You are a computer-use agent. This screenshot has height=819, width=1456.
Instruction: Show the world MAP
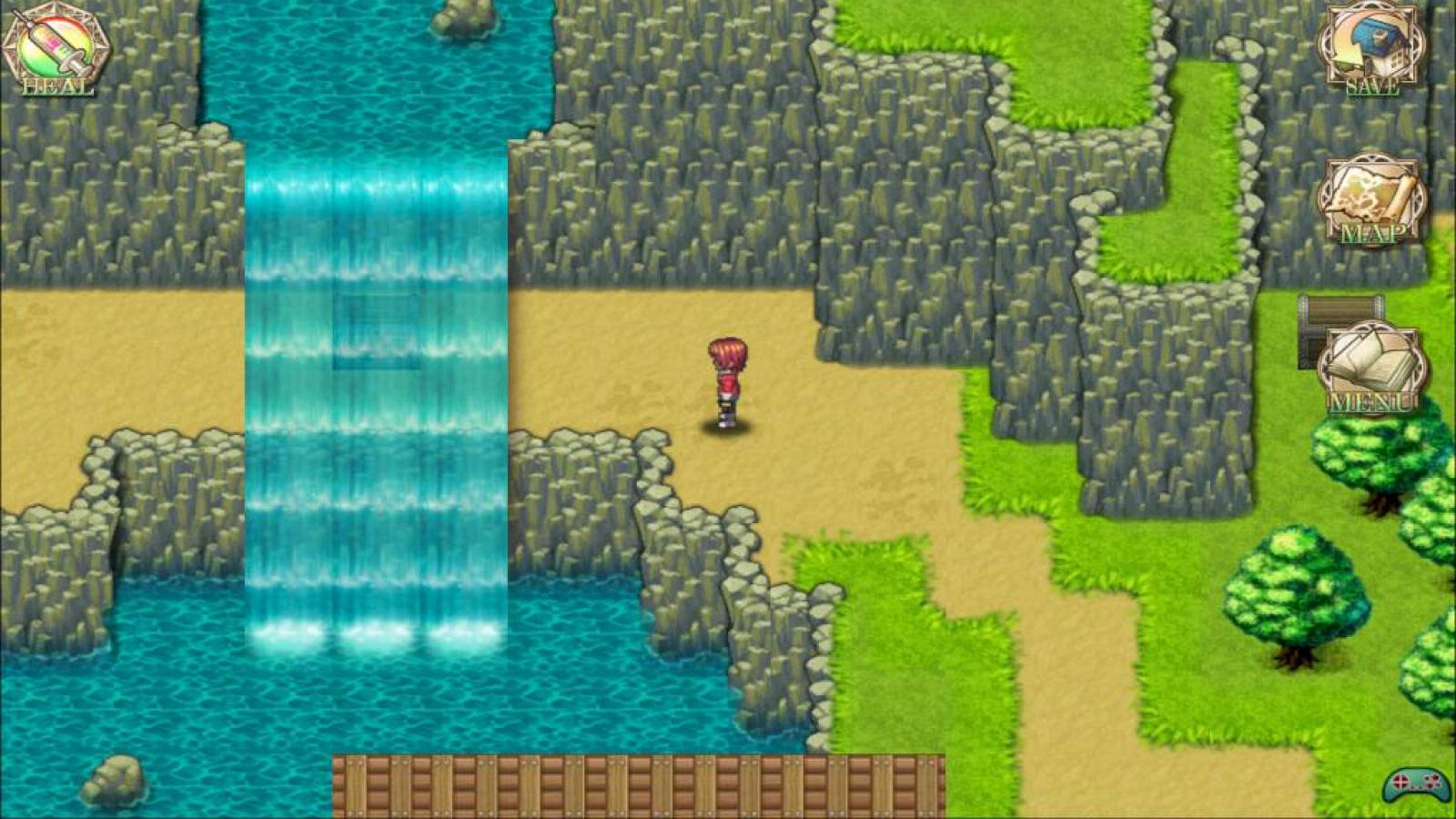[x=1372, y=202]
